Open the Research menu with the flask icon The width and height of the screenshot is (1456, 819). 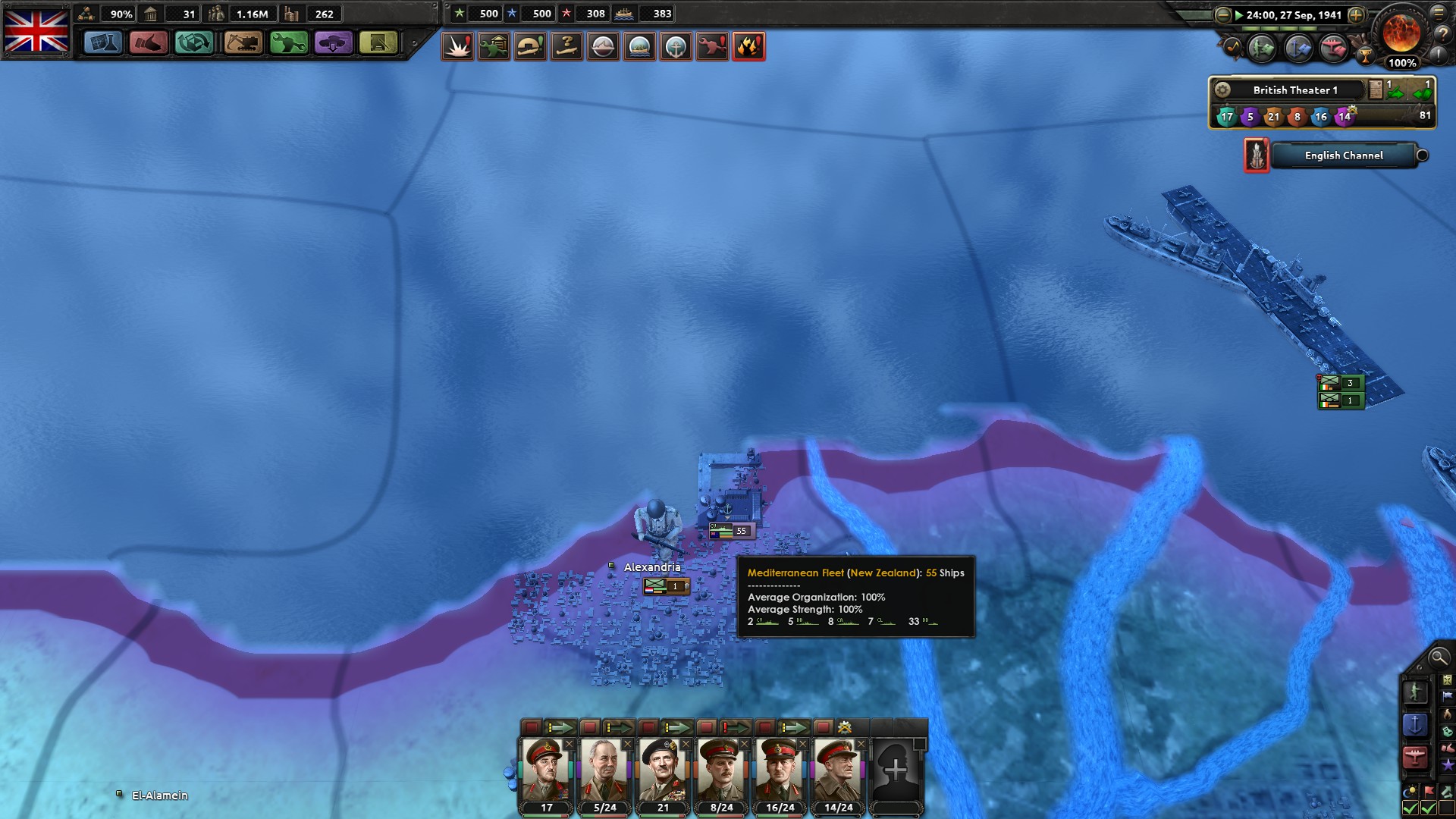103,44
